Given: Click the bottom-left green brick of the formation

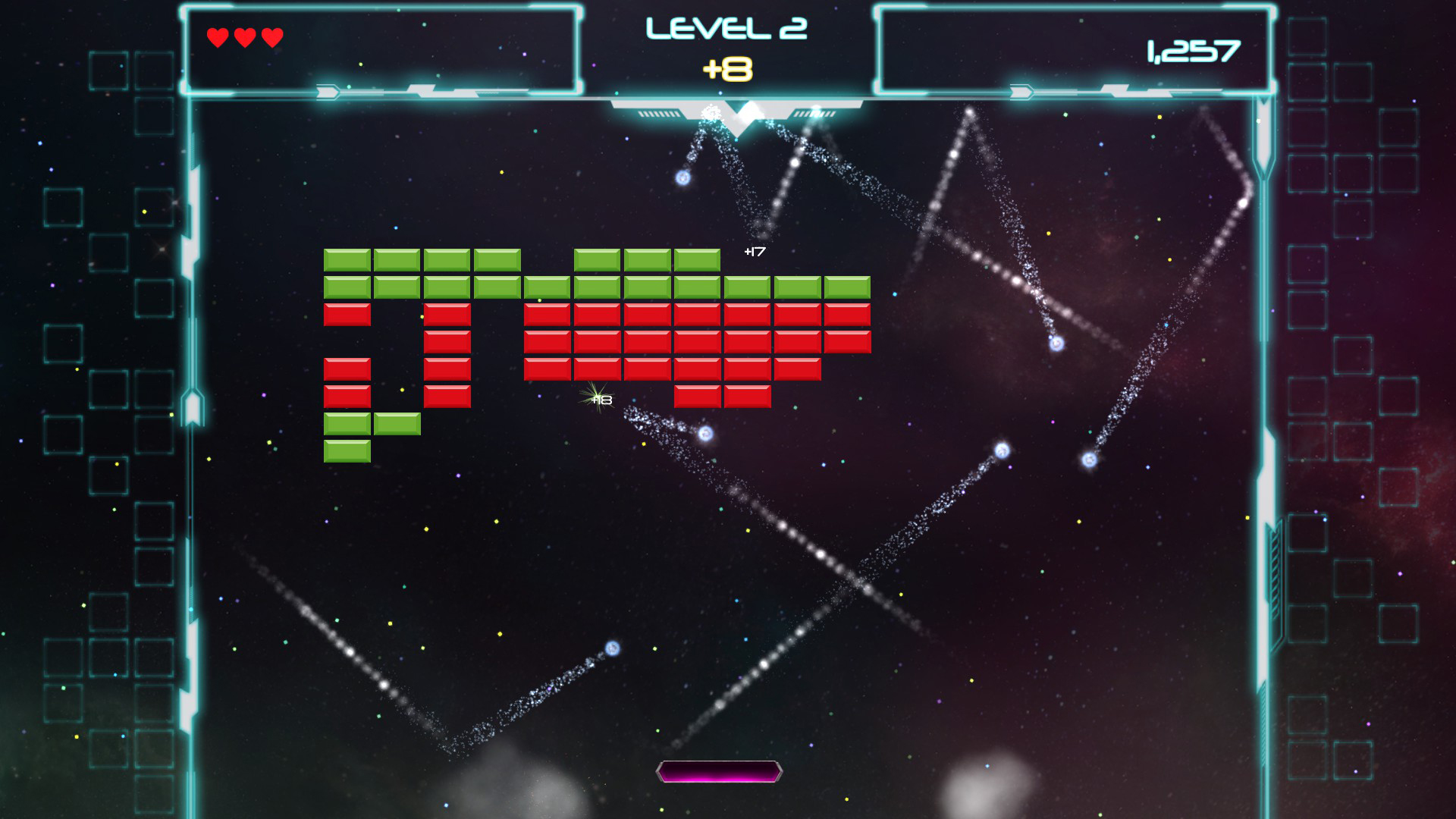Looking at the screenshot, I should point(347,450).
